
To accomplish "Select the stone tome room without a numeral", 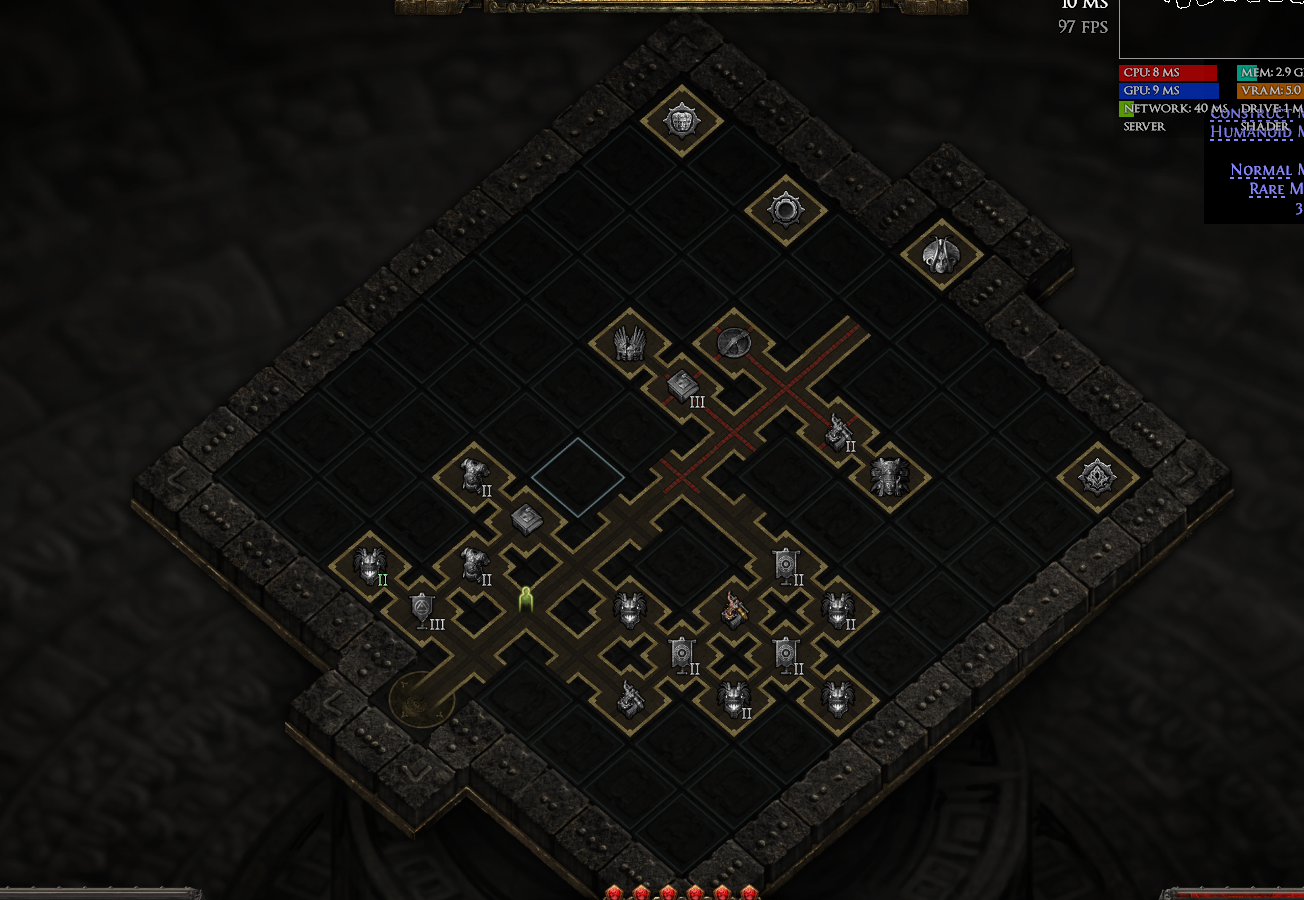I will (526, 518).
